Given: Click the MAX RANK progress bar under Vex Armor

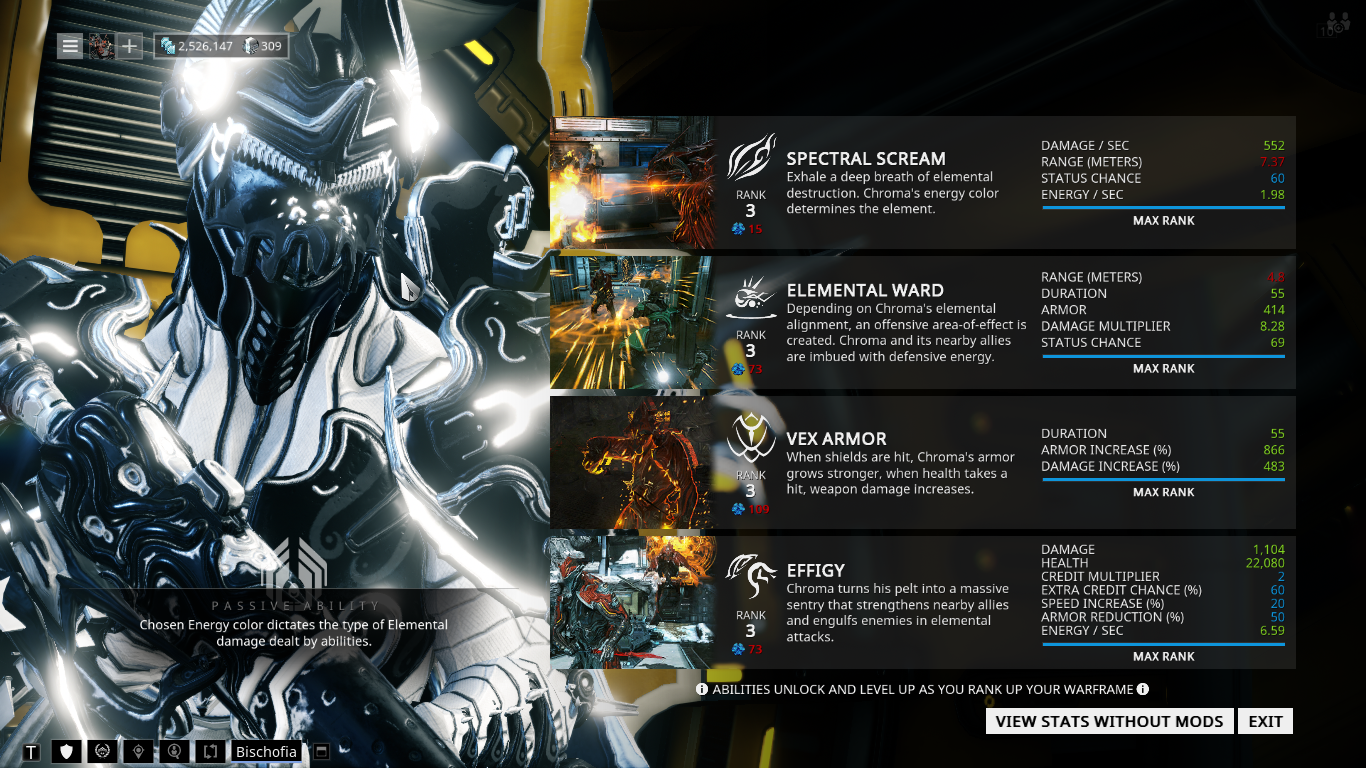Looking at the screenshot, I should pyautogui.click(x=1163, y=482).
